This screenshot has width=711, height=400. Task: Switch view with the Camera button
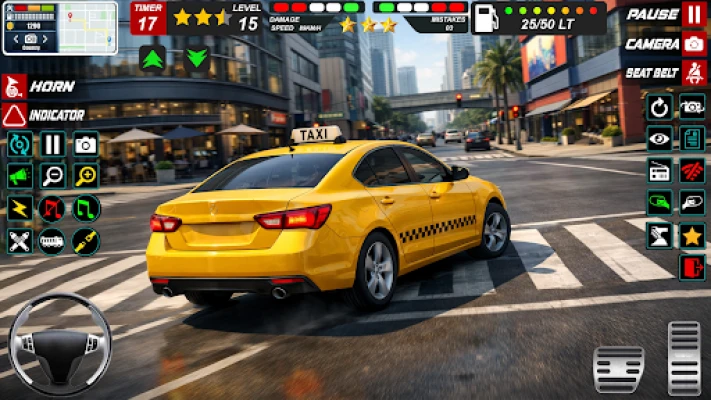click(x=693, y=44)
